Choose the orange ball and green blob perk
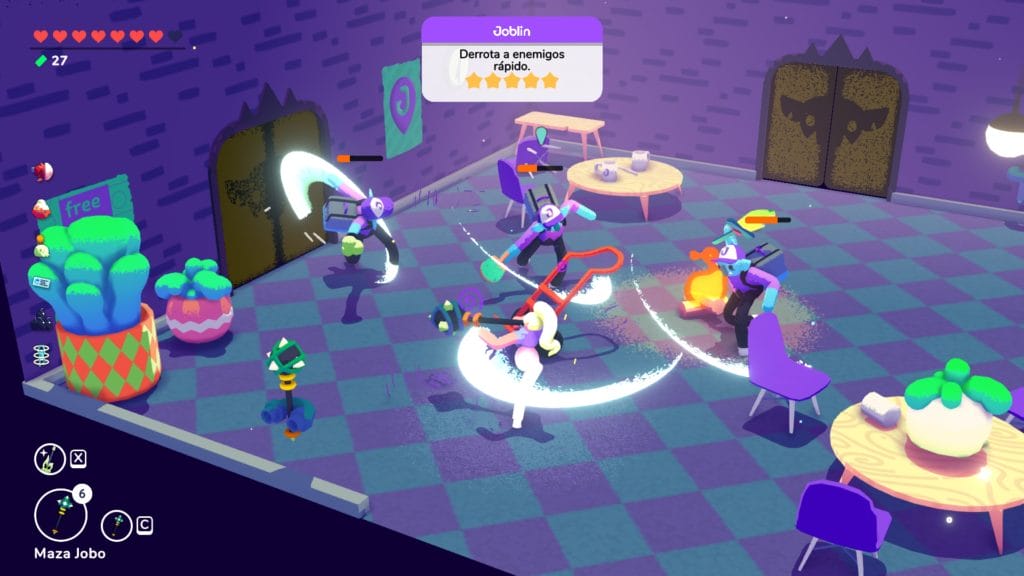The height and width of the screenshot is (576, 1024). tap(41, 246)
